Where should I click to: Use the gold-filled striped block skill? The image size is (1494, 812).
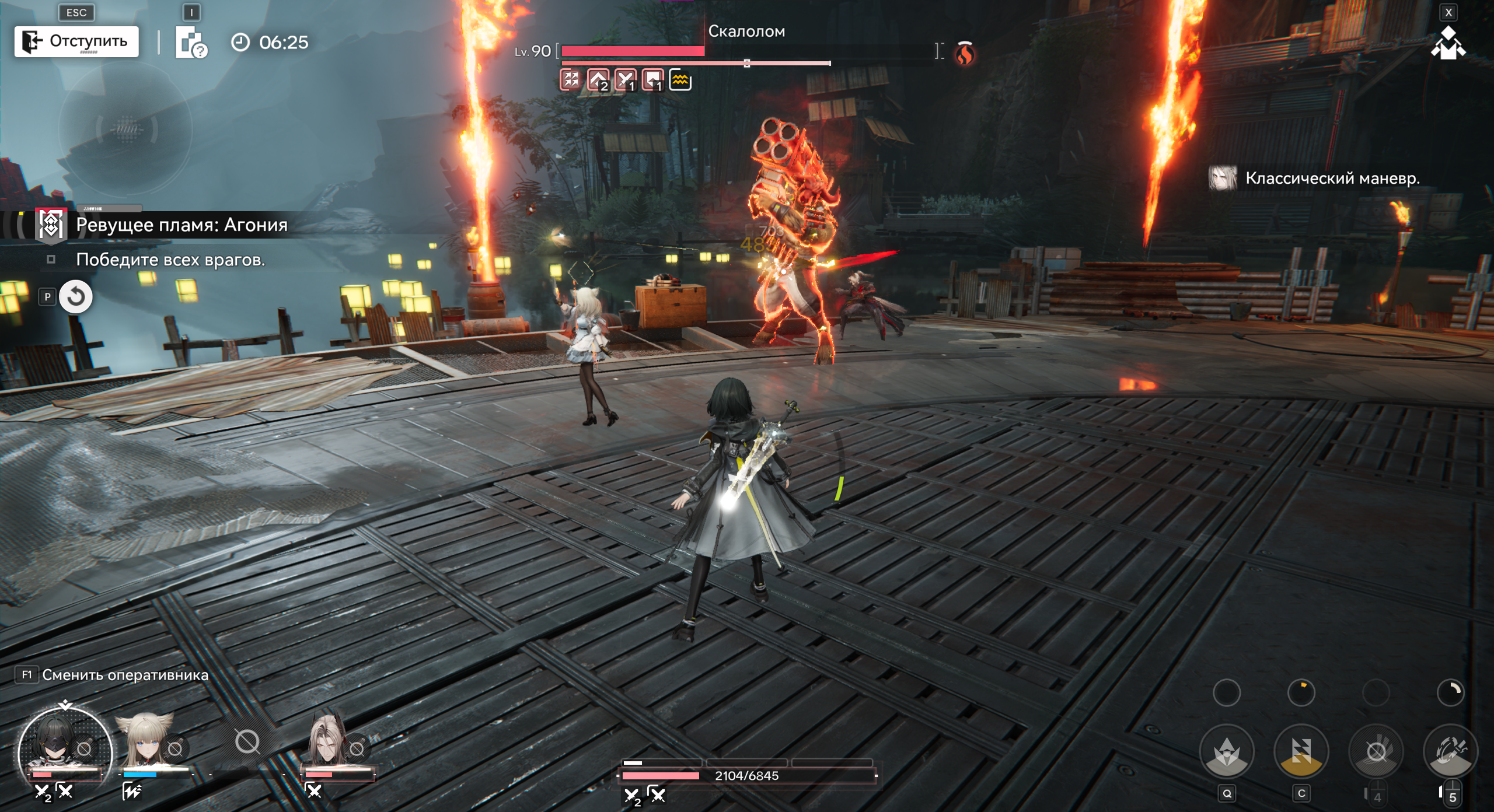click(1301, 751)
